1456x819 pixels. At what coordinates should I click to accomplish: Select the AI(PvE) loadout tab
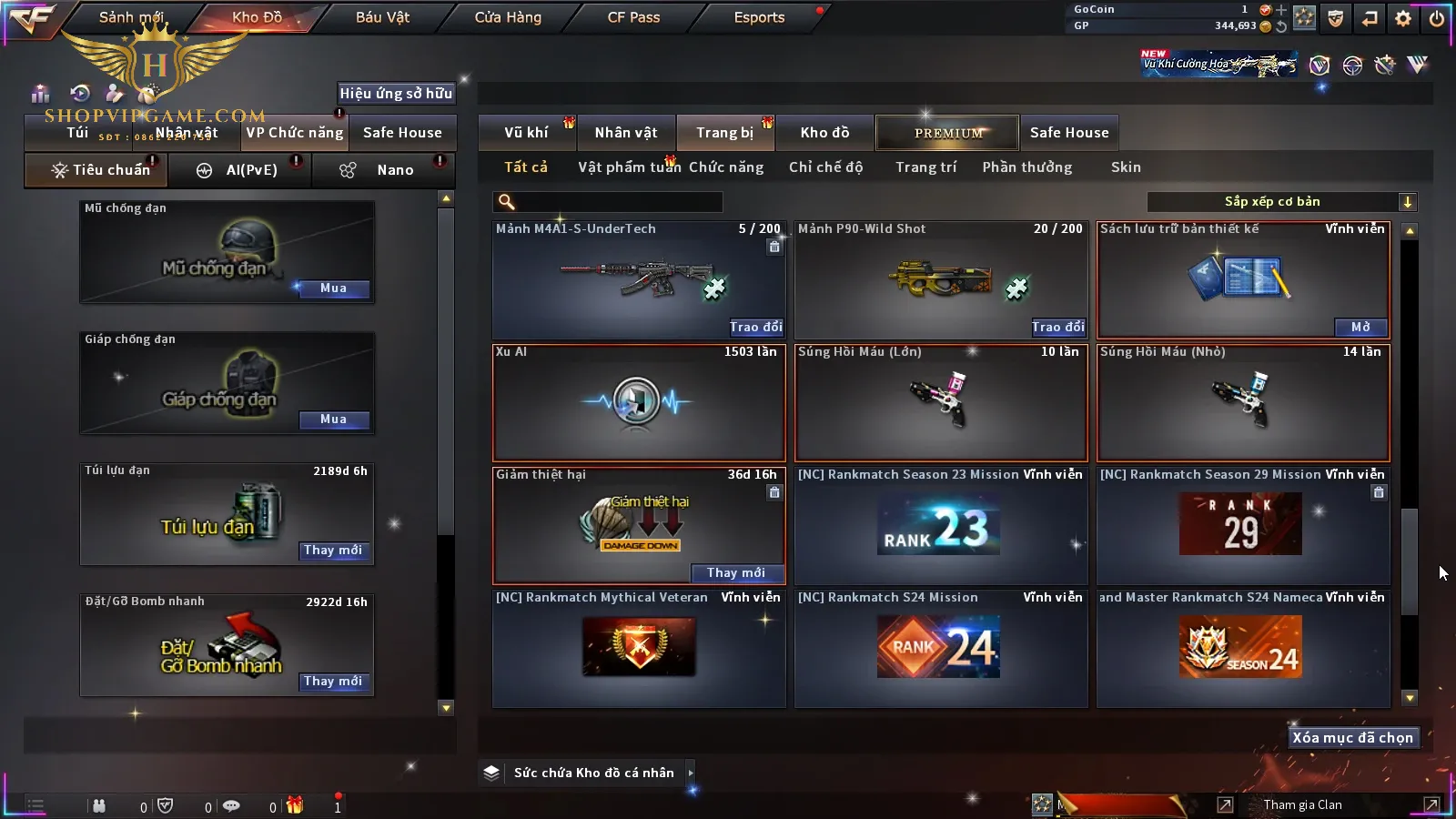pyautogui.click(x=241, y=170)
